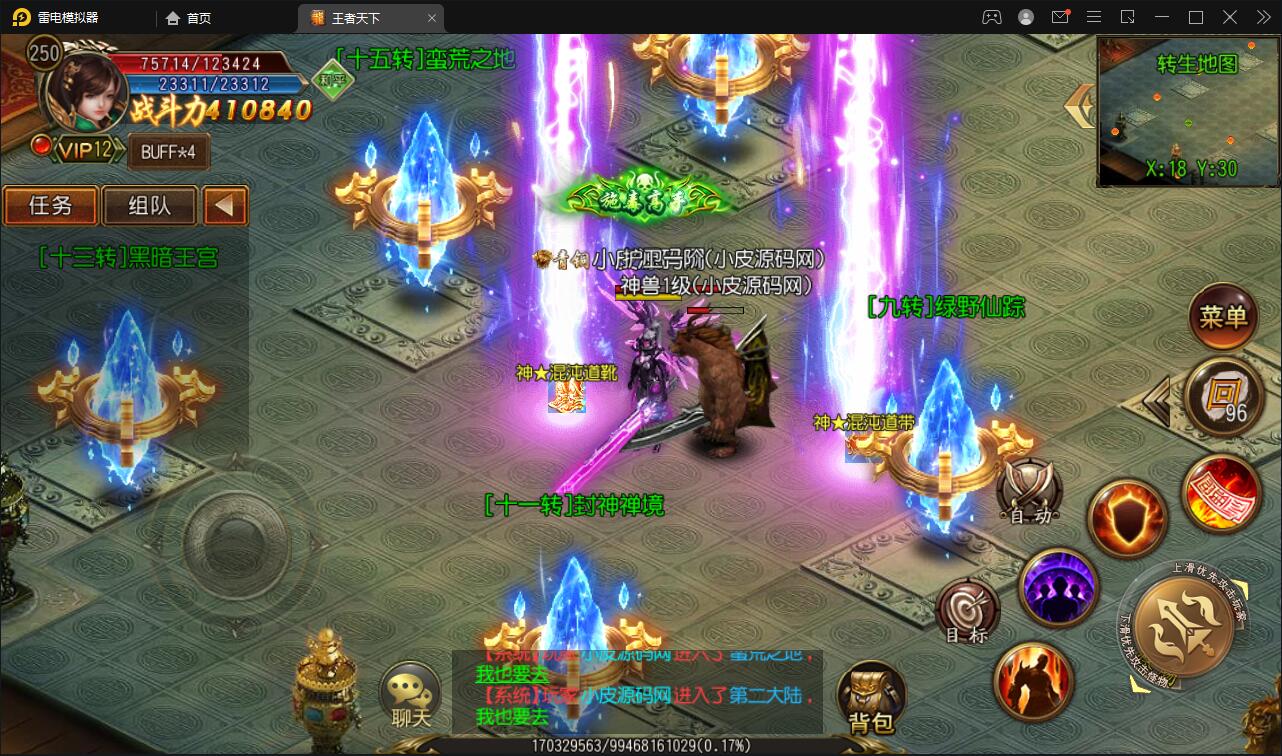Open the game menu (菜单)
The height and width of the screenshot is (756, 1282).
1224,317
